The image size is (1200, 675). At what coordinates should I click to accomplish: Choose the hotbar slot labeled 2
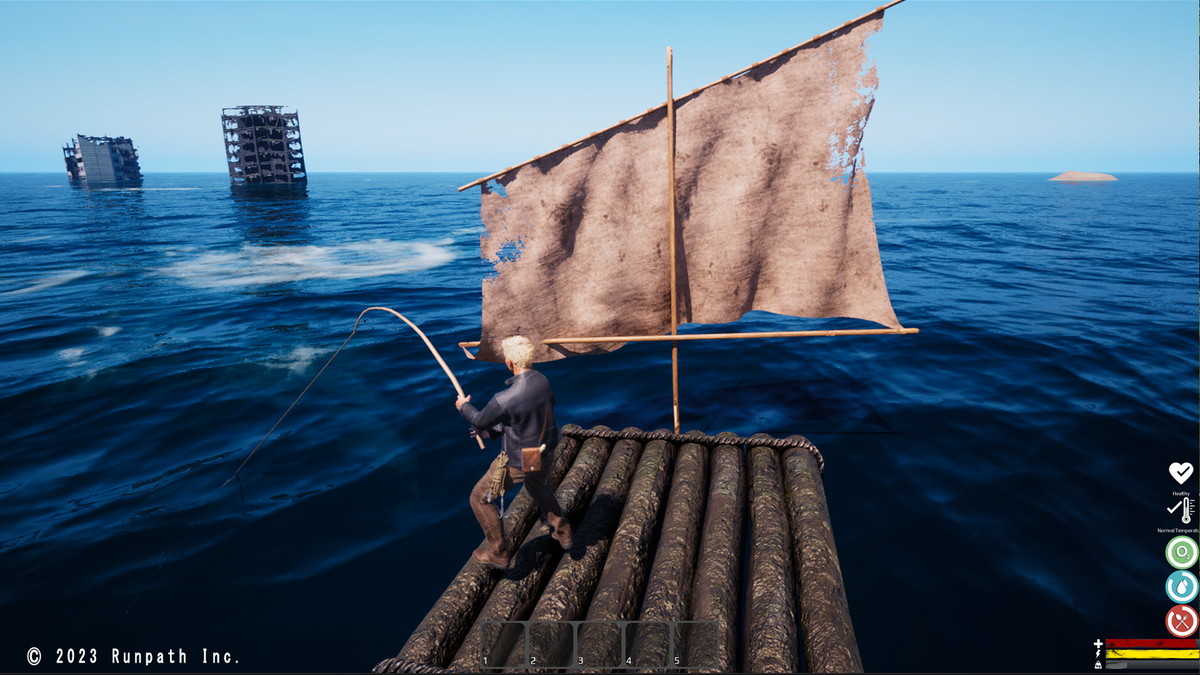[551, 644]
